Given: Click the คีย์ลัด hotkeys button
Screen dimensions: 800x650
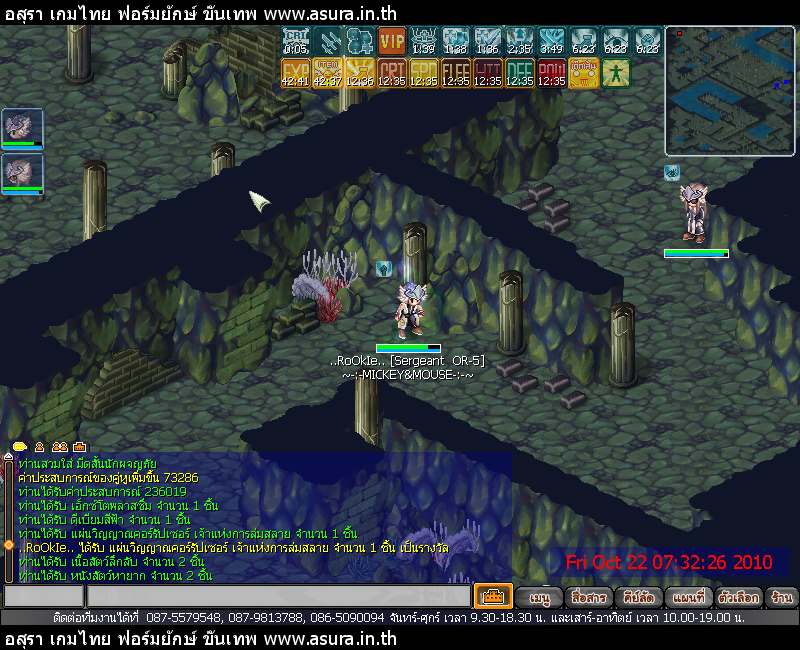Looking at the screenshot, I should 637,597.
